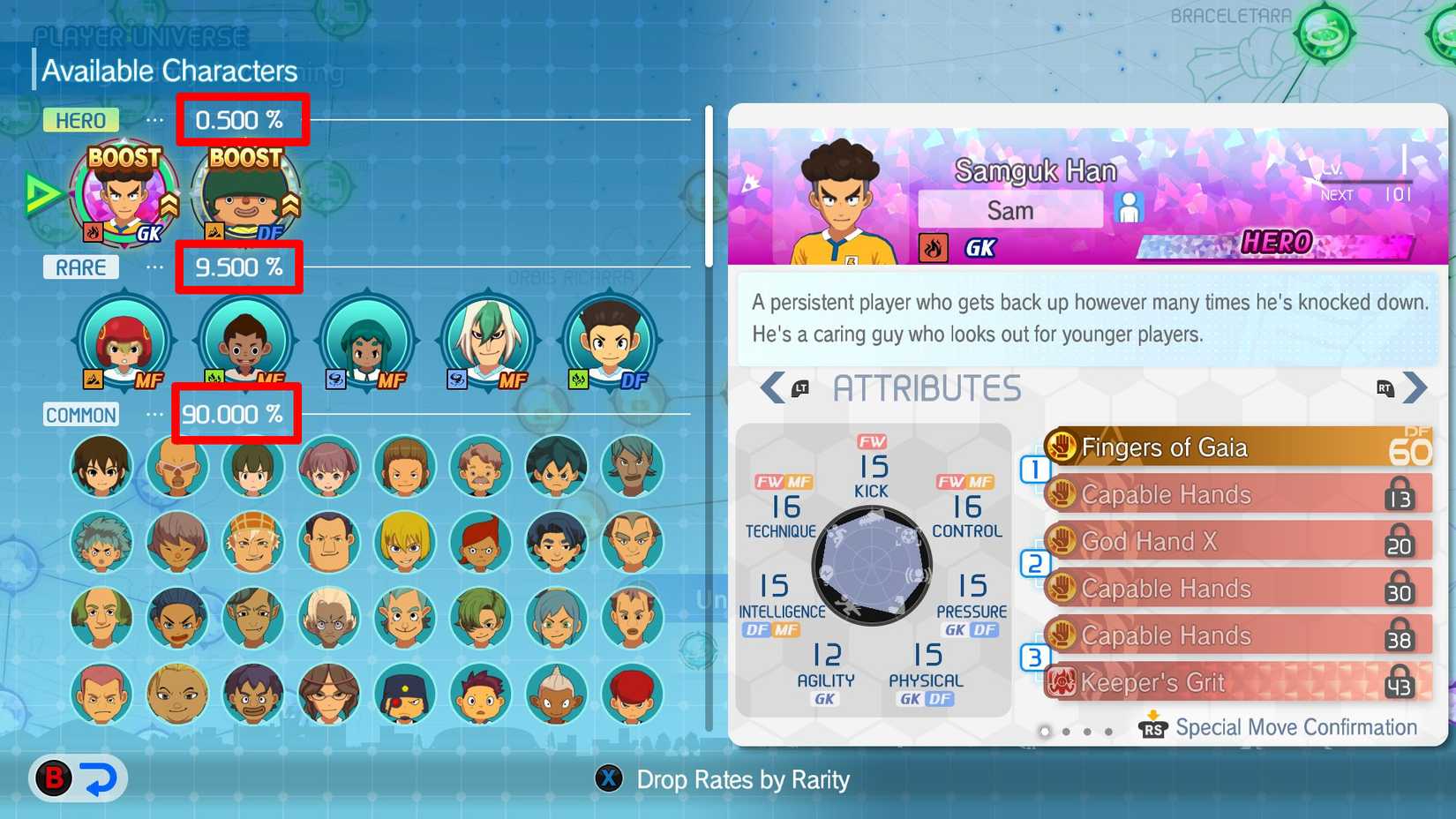Click the B button icon at bottom left
1456x819 pixels.
51,779
